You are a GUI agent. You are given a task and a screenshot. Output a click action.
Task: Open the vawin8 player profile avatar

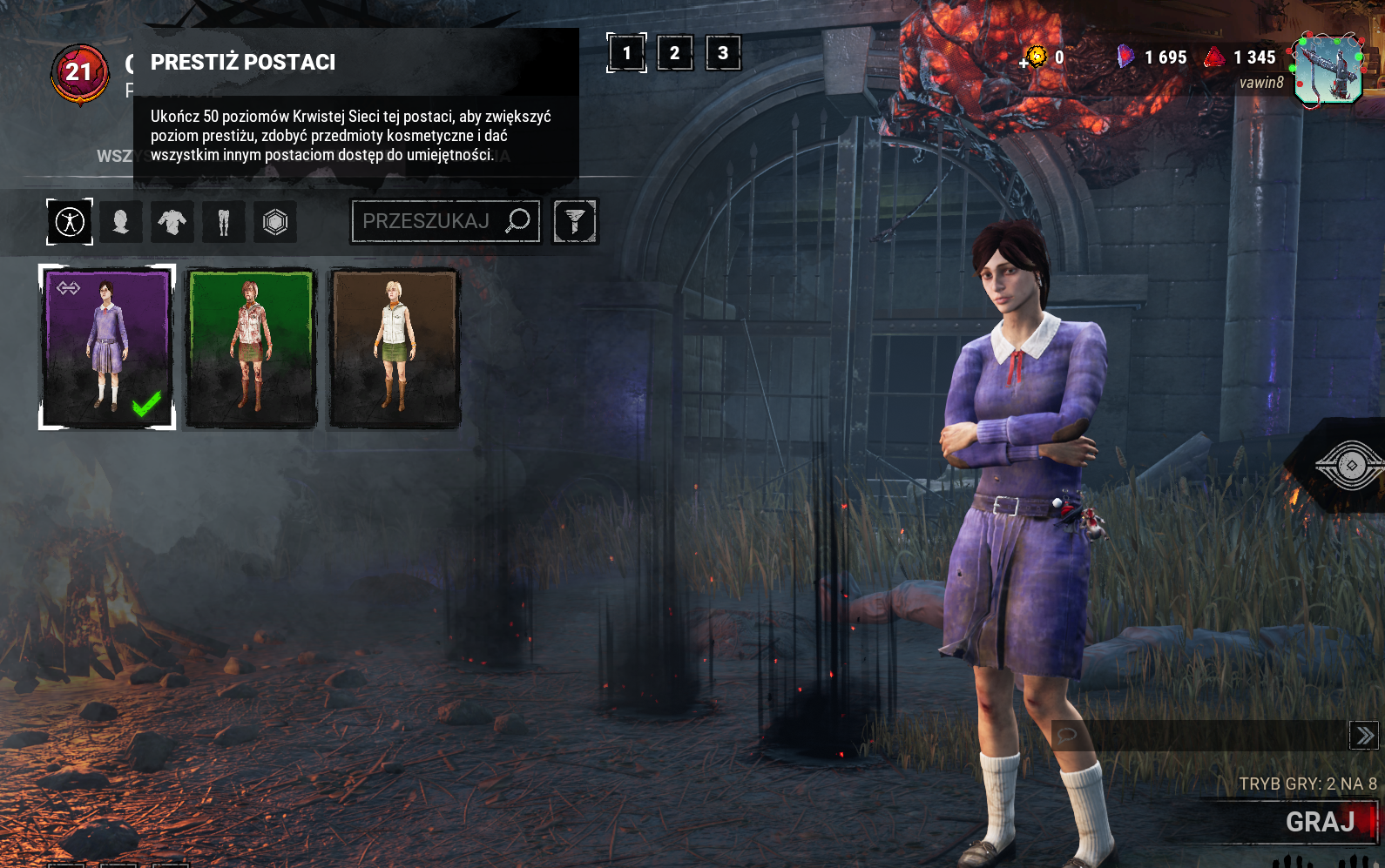(x=1328, y=70)
